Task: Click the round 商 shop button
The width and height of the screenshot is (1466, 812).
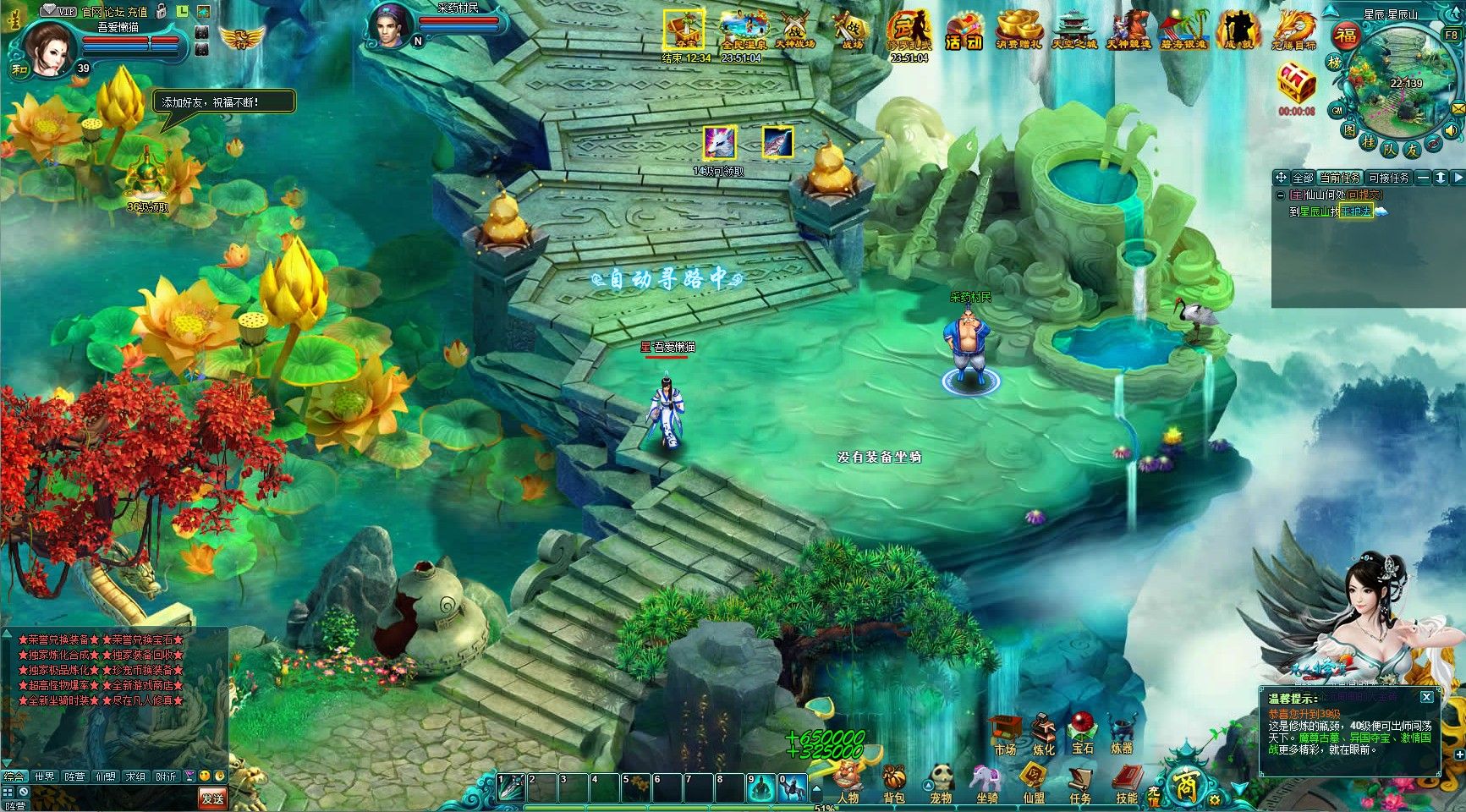Action: (1182, 787)
